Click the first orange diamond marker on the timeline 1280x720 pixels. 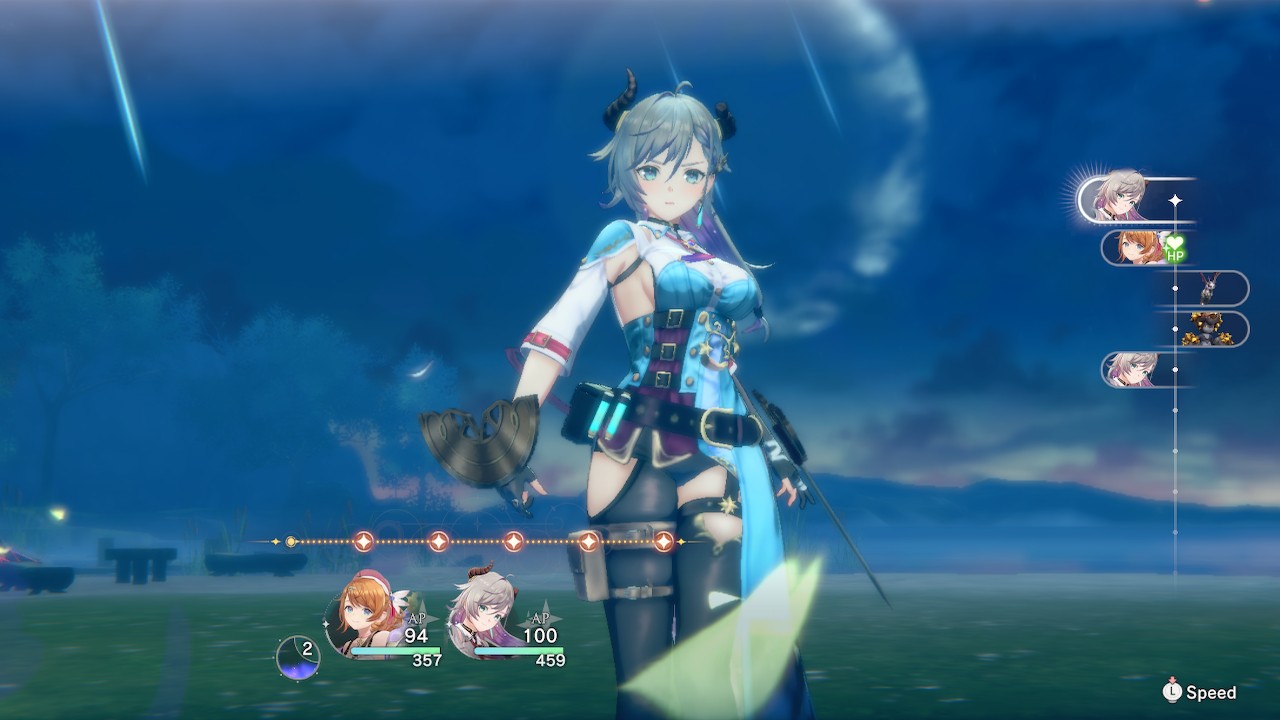[362, 539]
